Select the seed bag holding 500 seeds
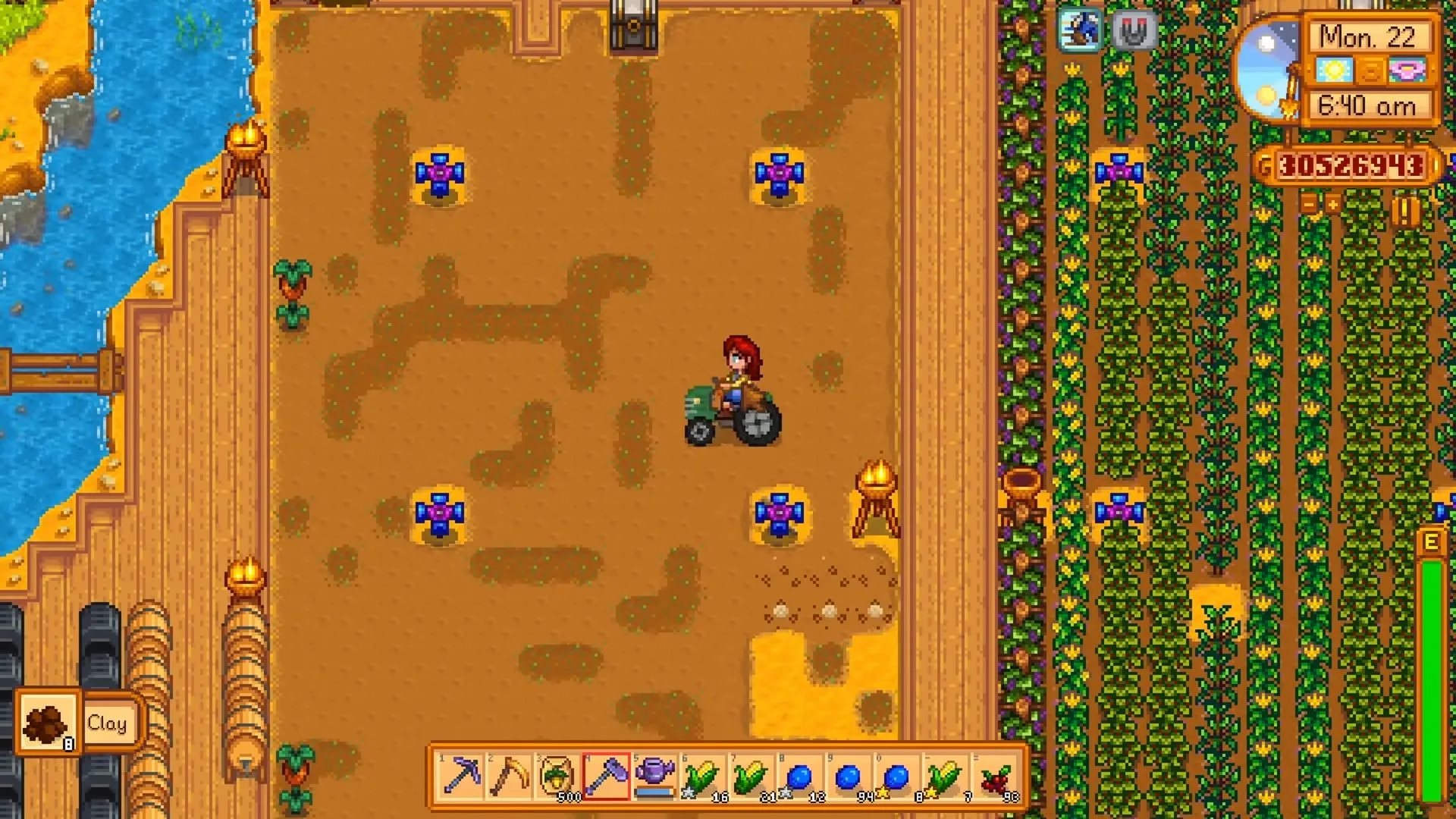Screen dimensions: 1456x819 (x=557, y=775)
